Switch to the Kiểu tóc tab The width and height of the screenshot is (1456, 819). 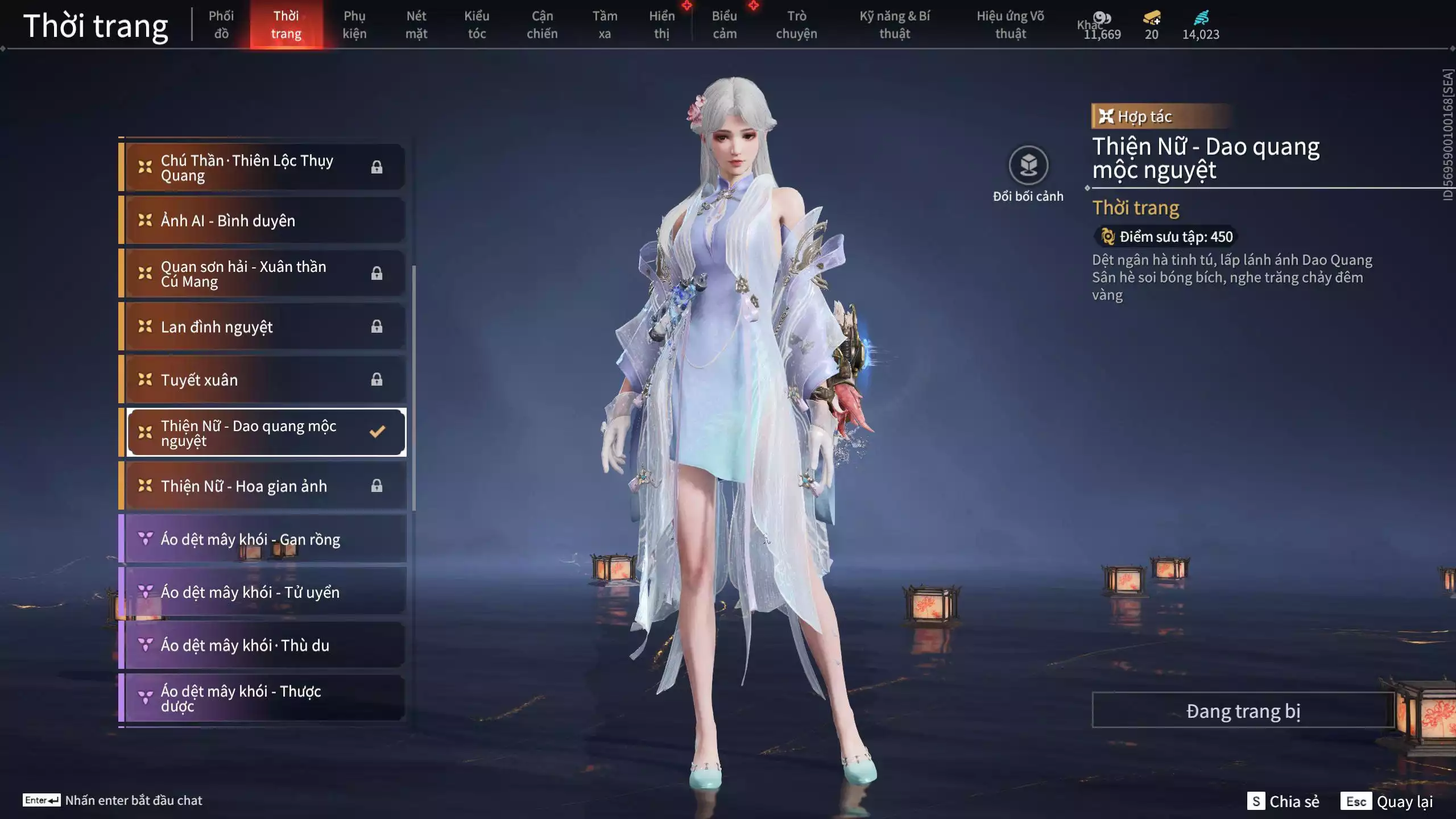tap(477, 24)
